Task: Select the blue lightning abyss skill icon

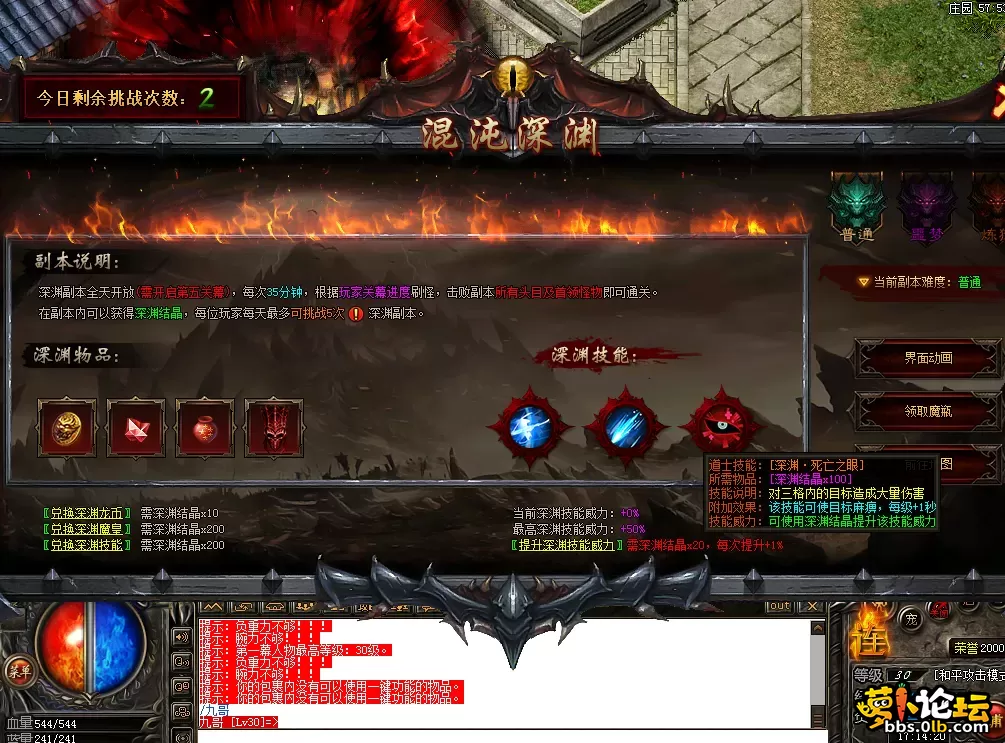Action: tap(529, 427)
